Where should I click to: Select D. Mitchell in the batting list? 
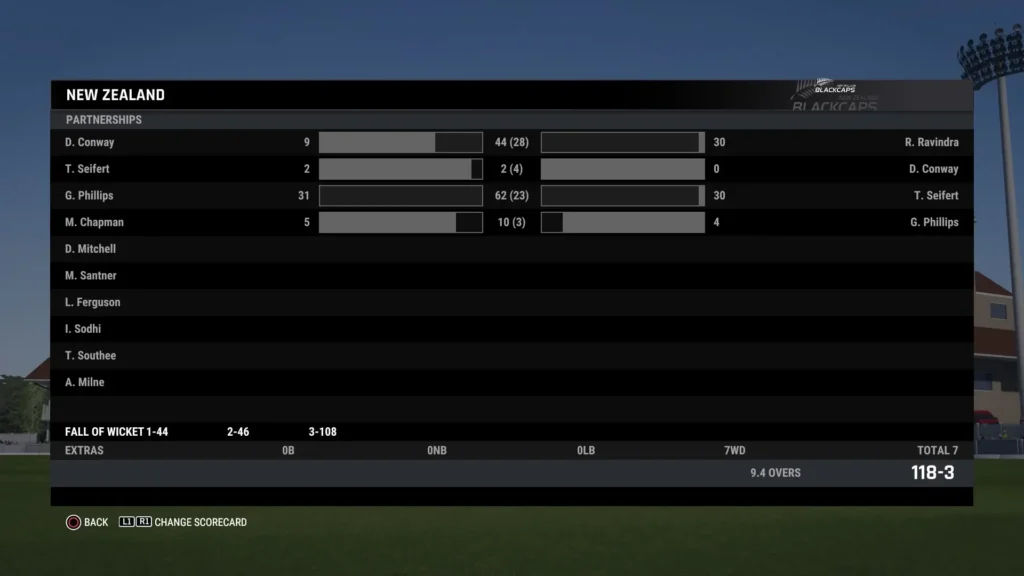90,249
